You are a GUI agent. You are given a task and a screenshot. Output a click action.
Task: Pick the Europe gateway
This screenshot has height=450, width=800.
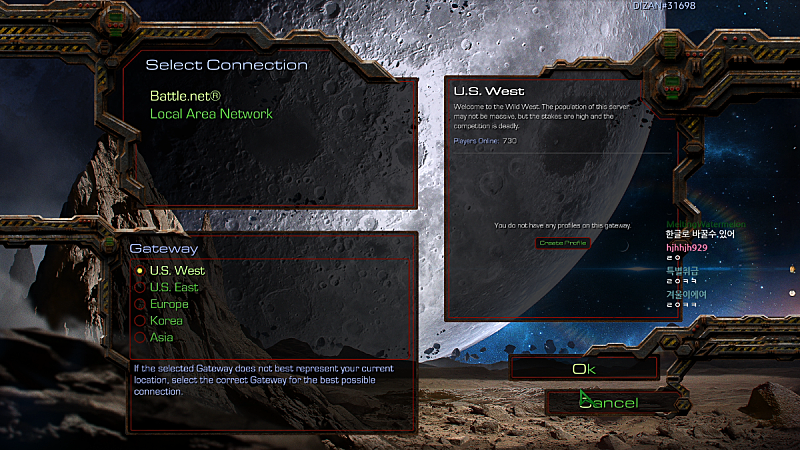[168, 304]
